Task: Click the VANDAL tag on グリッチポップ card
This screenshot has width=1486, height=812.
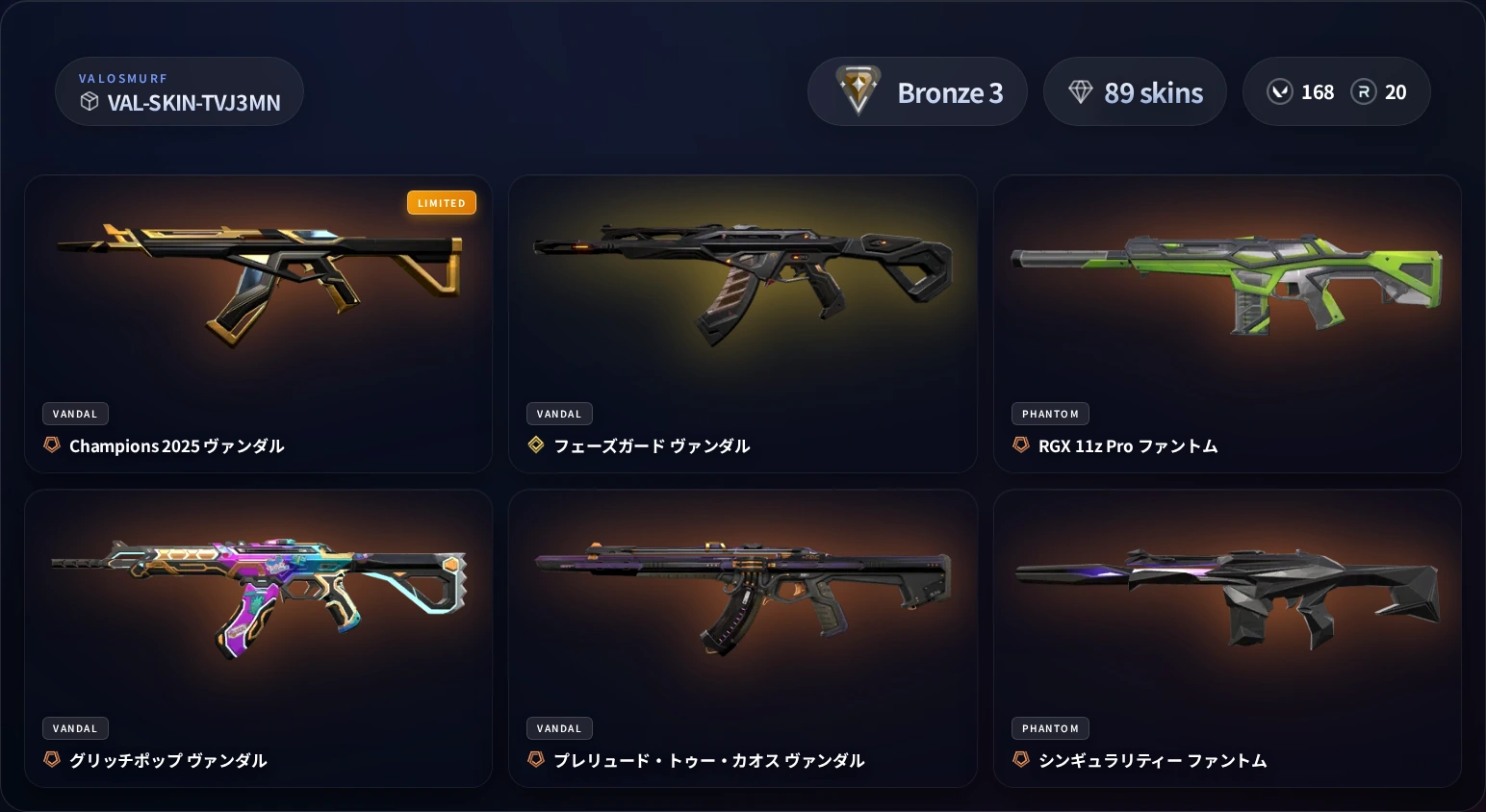Action: 75,728
